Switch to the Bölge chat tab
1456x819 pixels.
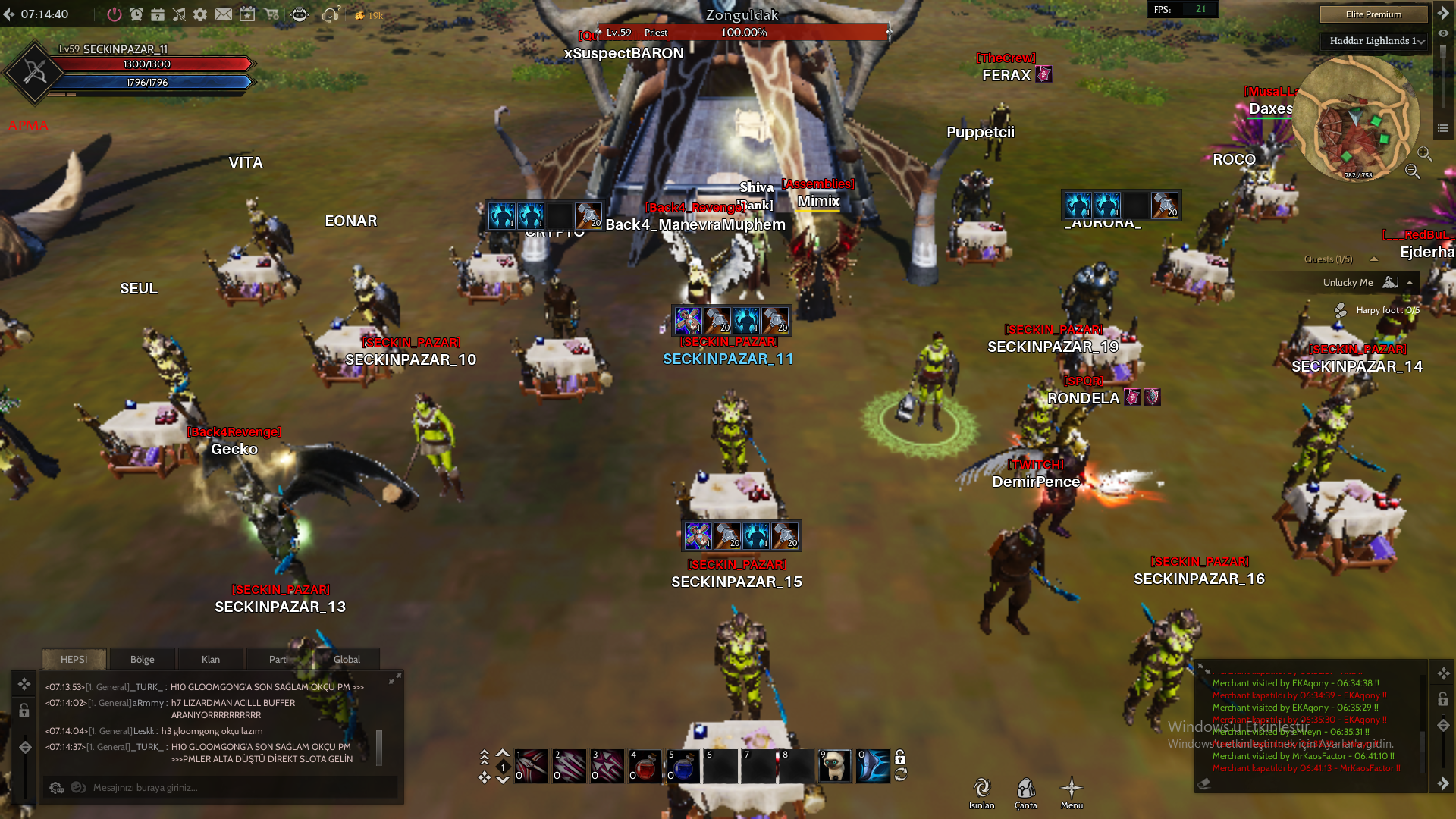pyautogui.click(x=142, y=659)
